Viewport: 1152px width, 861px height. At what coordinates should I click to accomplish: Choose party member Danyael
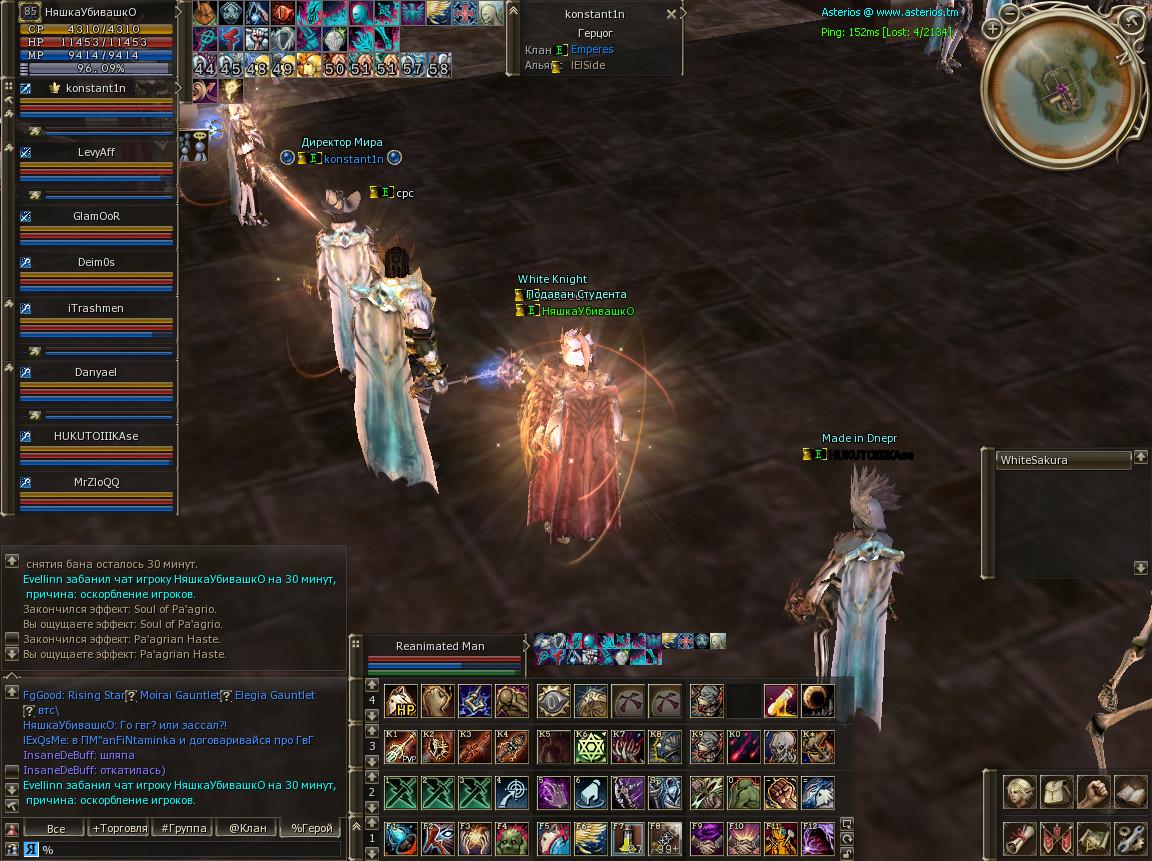[97, 372]
